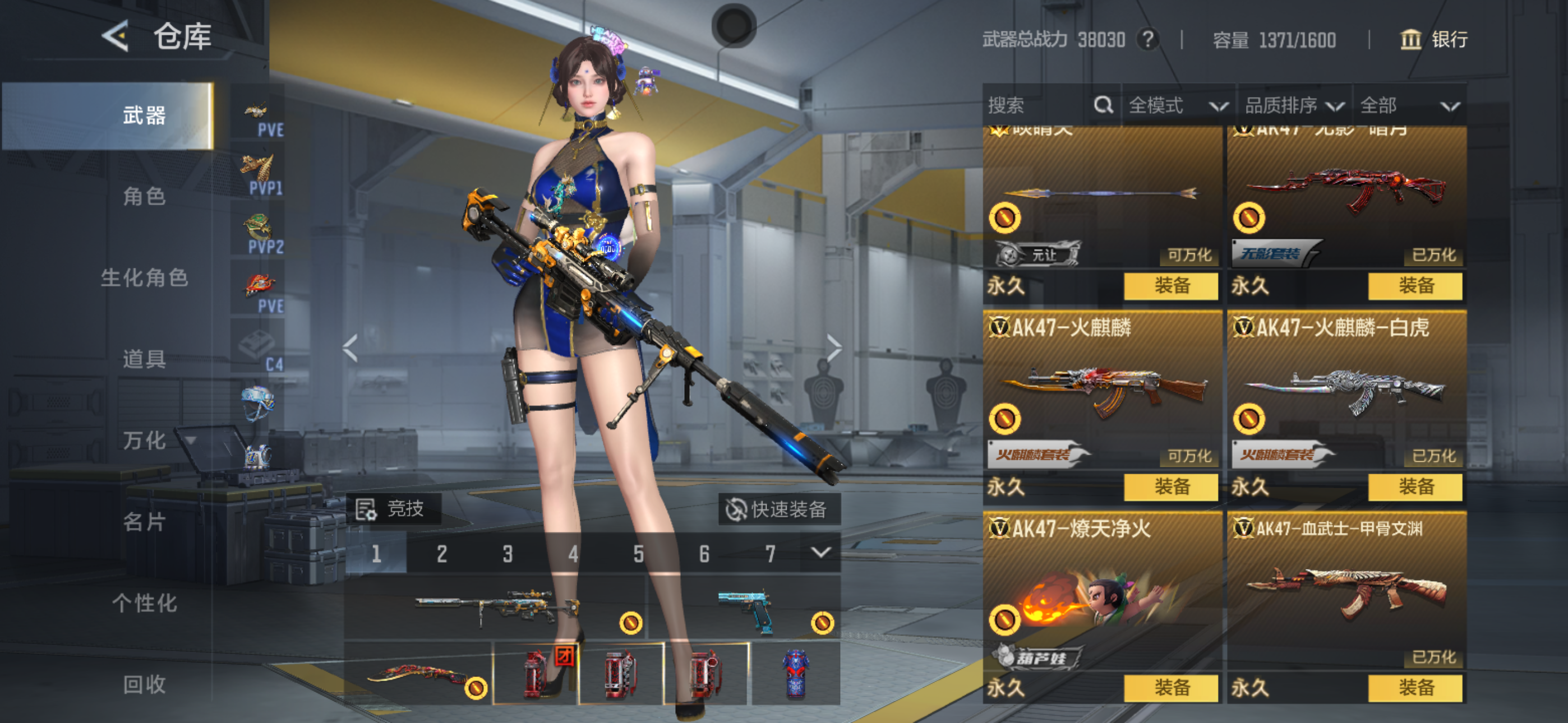Switch to the 角色 category

click(x=144, y=196)
